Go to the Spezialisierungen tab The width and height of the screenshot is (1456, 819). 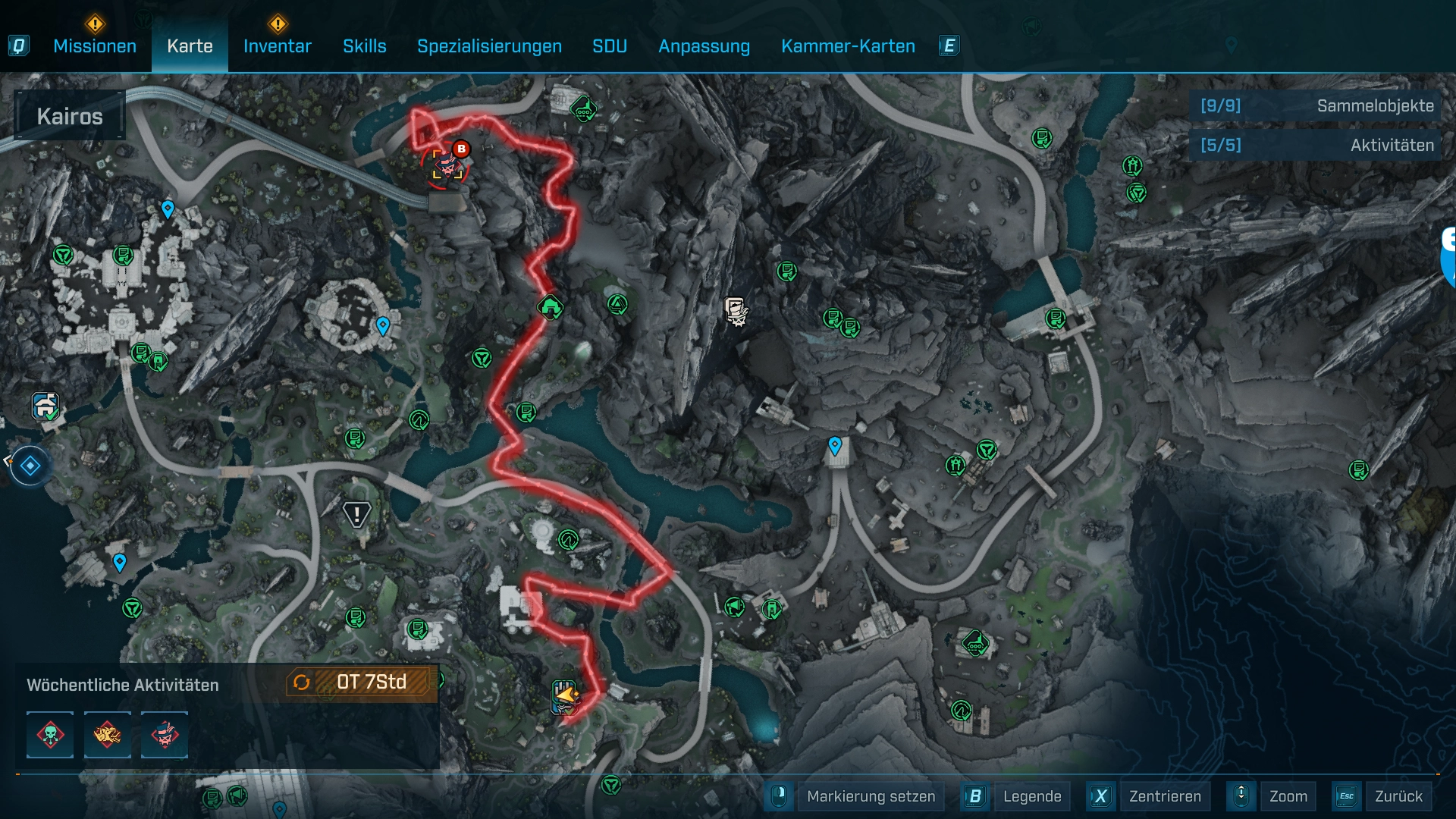[489, 46]
